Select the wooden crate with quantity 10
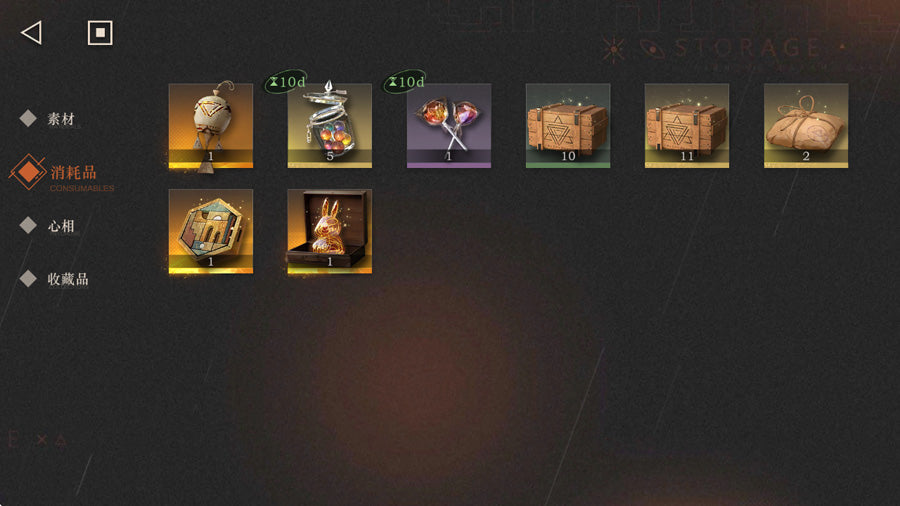This screenshot has width=900, height=506. click(x=567, y=125)
